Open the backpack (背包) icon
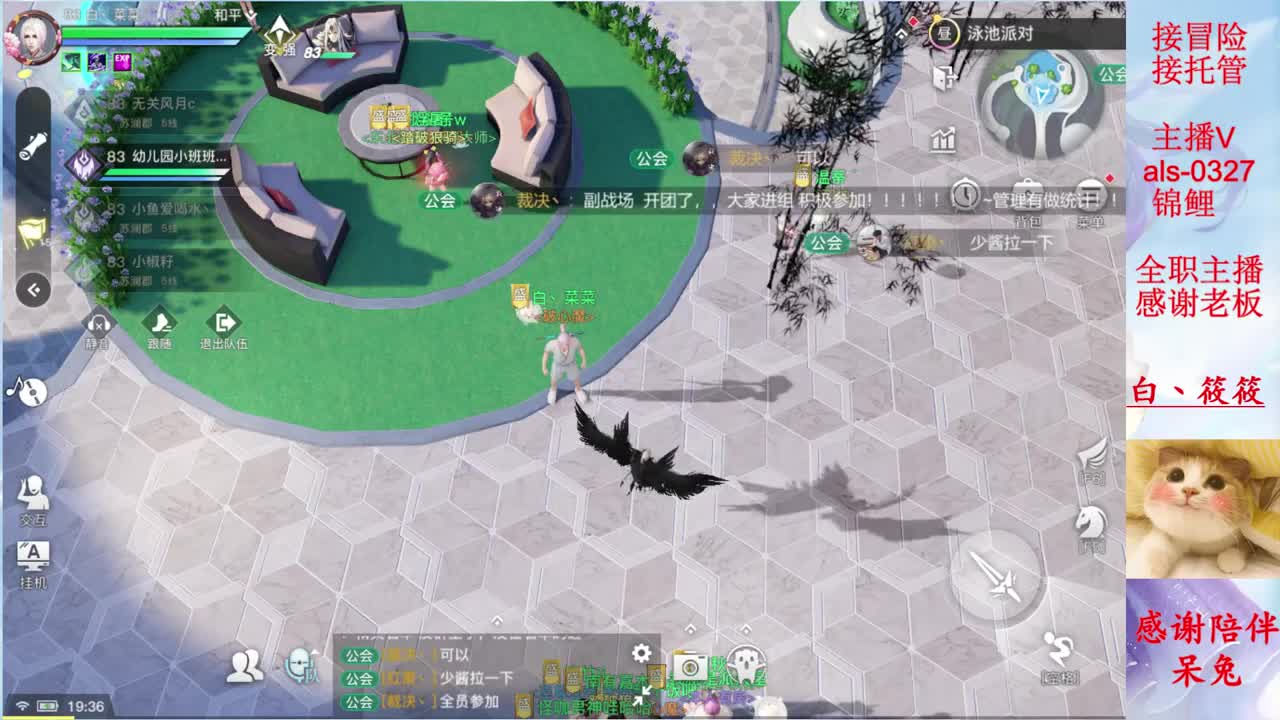 click(x=1029, y=196)
